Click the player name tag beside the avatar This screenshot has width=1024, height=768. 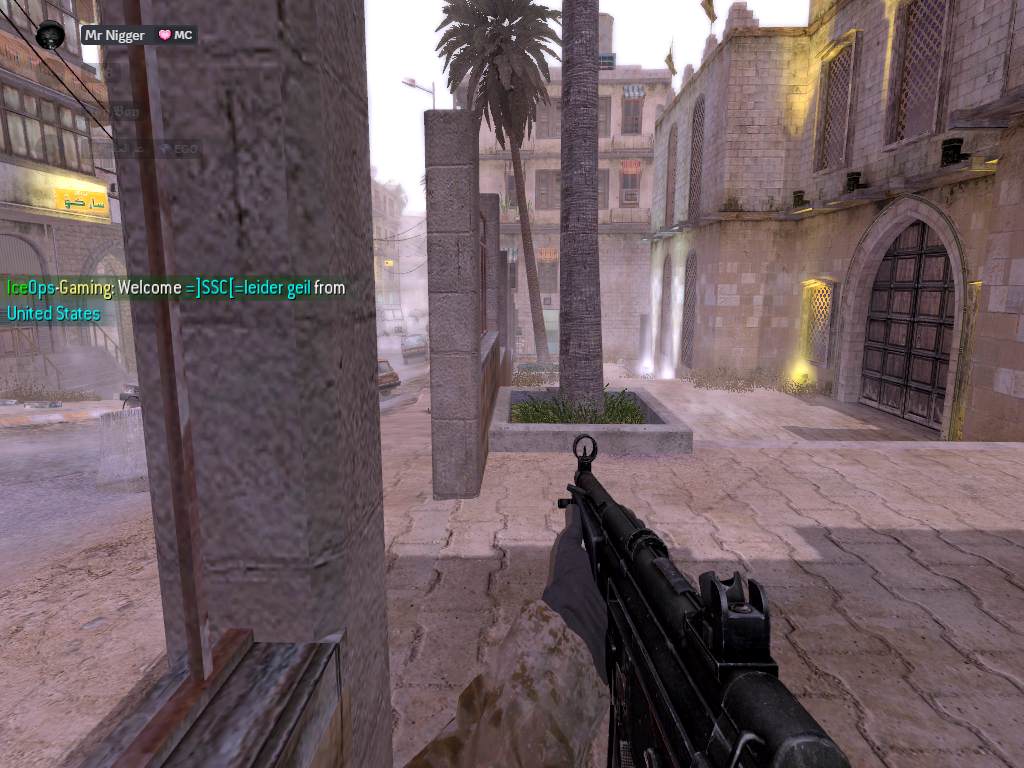114,35
